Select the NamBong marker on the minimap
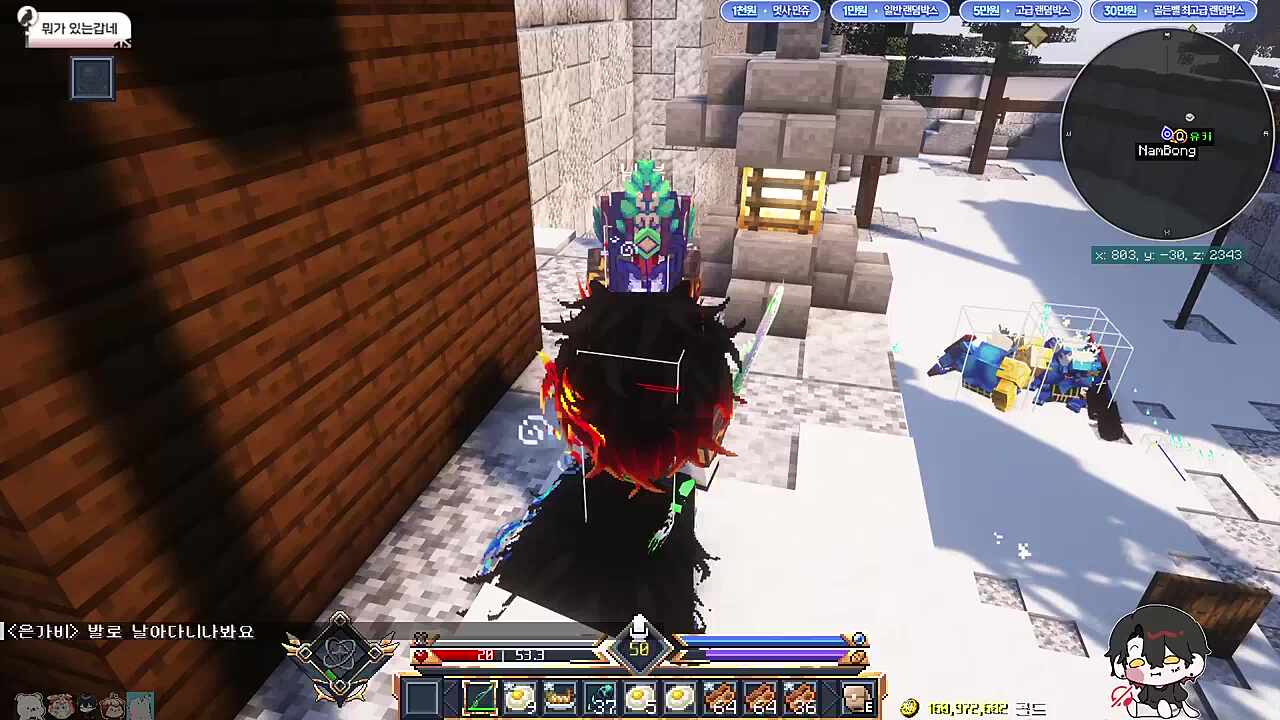1280x720 pixels. [x=1166, y=150]
